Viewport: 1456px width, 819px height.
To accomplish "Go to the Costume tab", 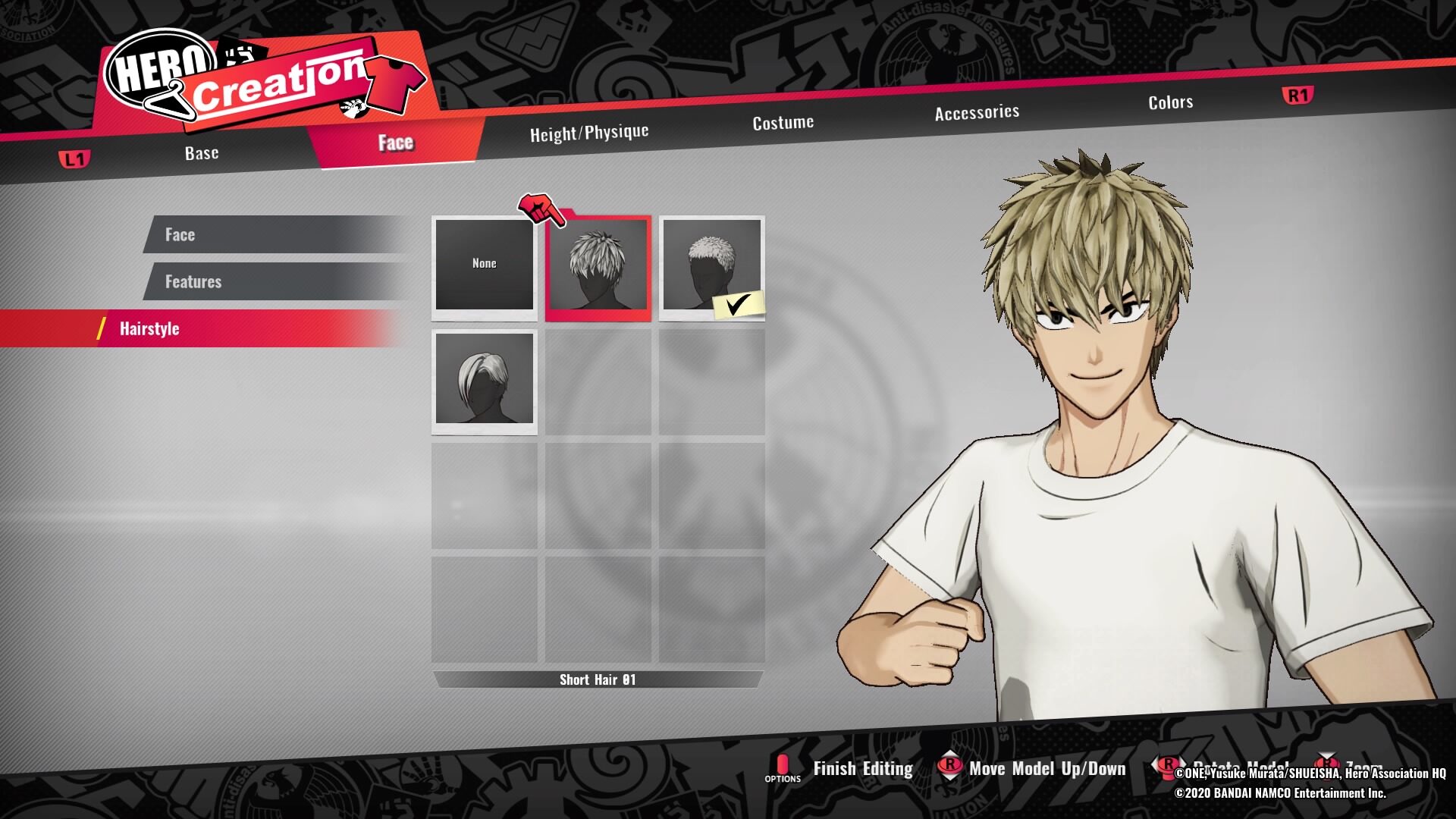I will [x=783, y=123].
